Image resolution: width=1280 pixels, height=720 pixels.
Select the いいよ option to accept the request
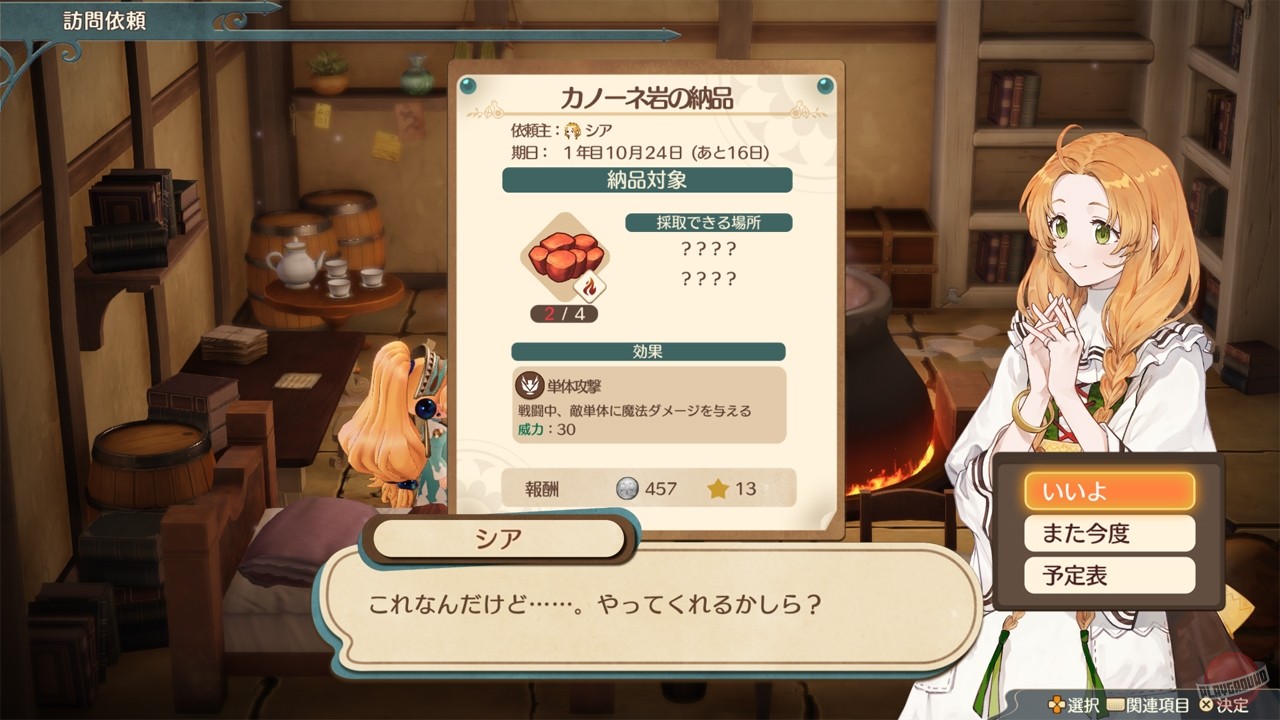pos(1110,490)
